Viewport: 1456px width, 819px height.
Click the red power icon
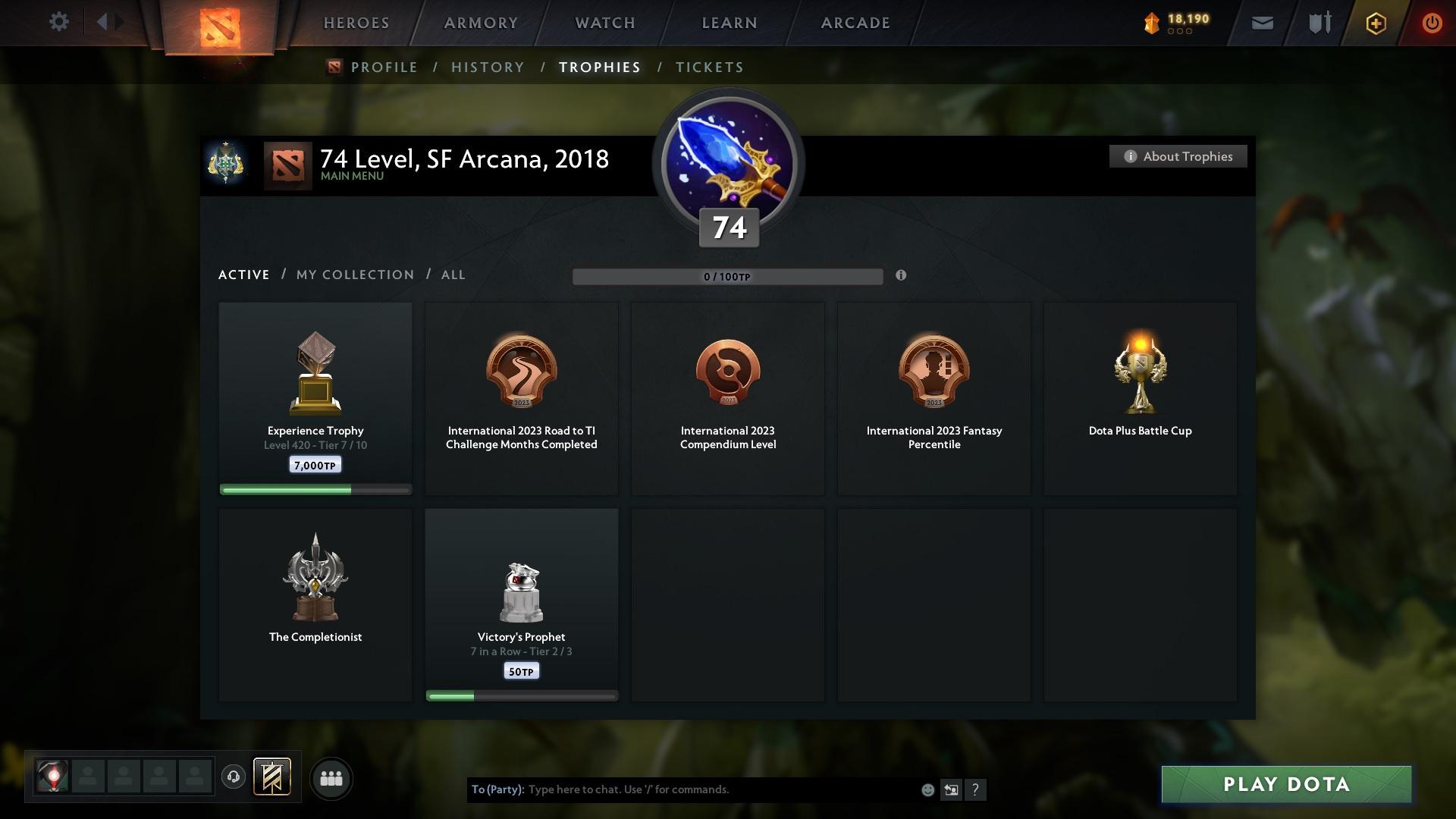click(x=1432, y=23)
